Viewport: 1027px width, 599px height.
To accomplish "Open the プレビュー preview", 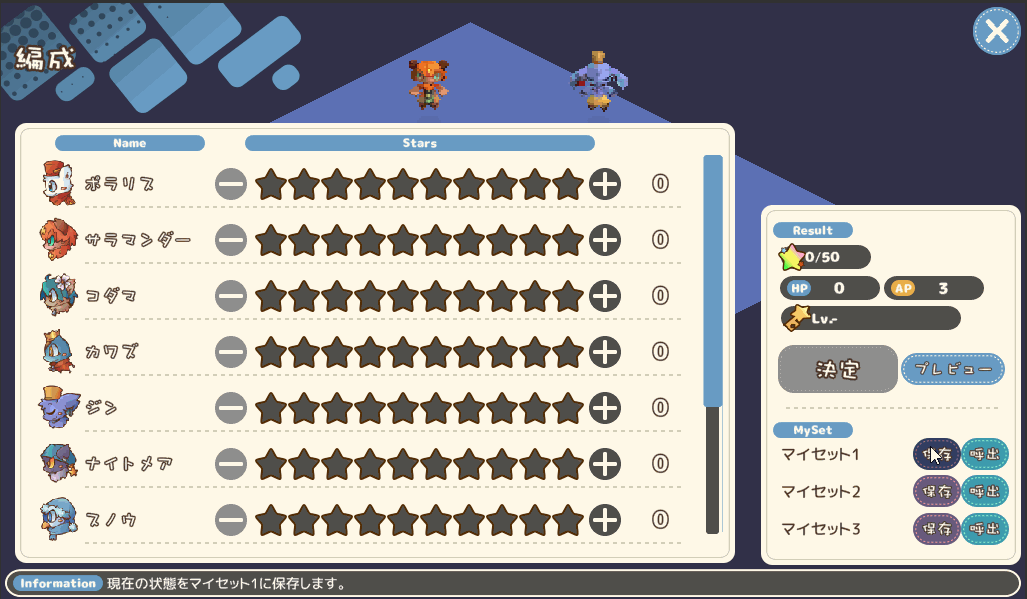I will coord(952,369).
